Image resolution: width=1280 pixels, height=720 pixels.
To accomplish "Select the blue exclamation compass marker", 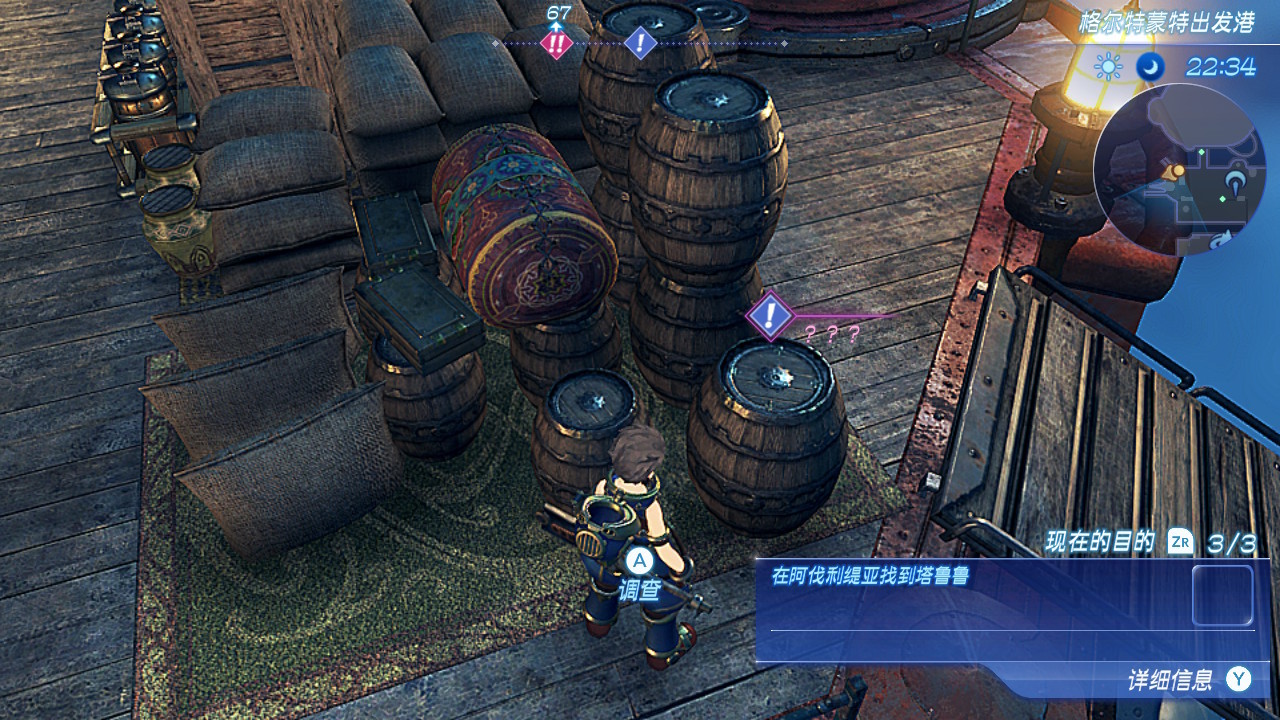I will pyautogui.click(x=640, y=43).
